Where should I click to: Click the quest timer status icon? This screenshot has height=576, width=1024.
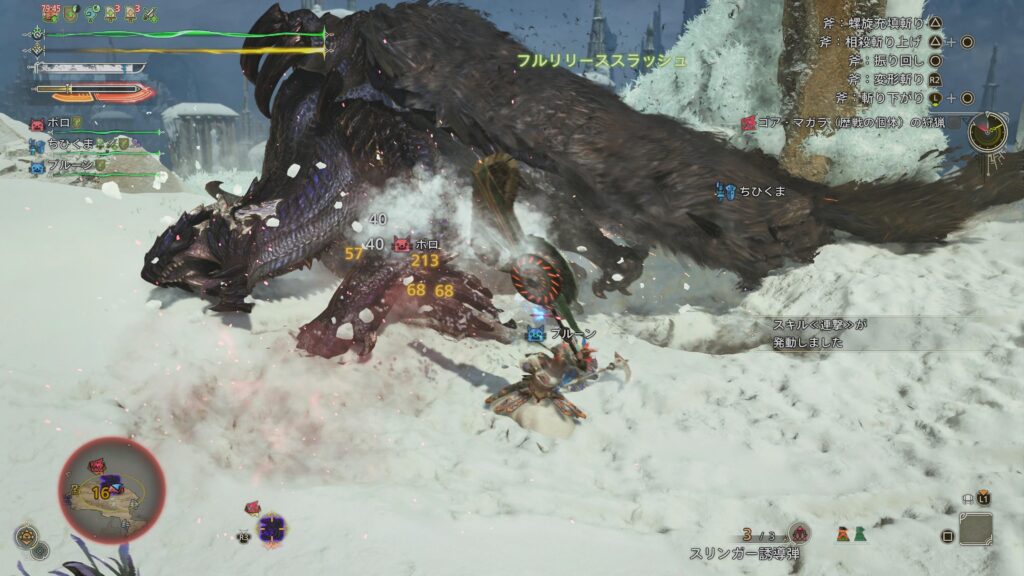[52, 13]
